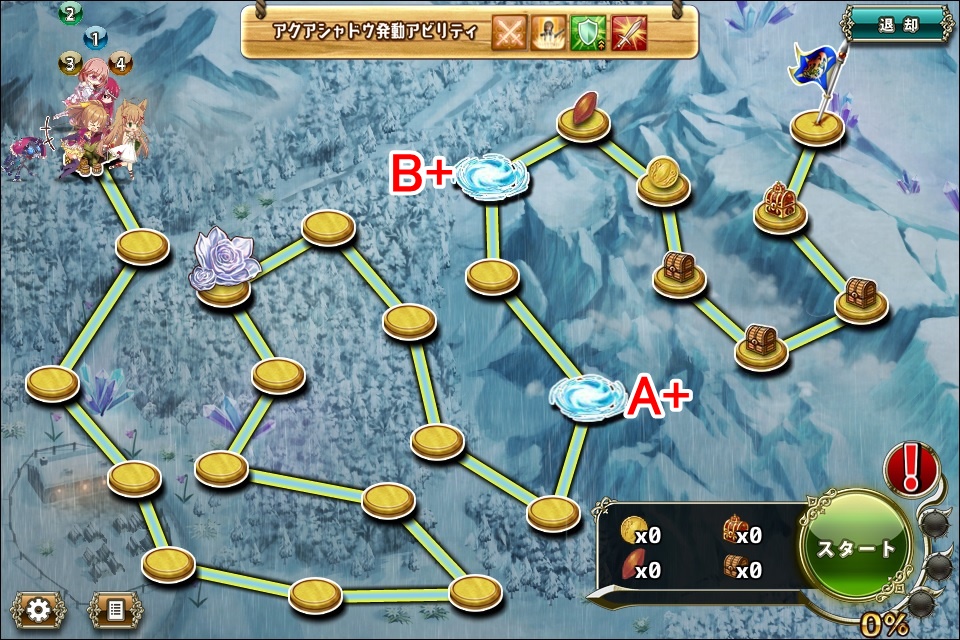960x640 pixels.
Task: Select the crossed swords ability icon
Action: tap(510, 33)
